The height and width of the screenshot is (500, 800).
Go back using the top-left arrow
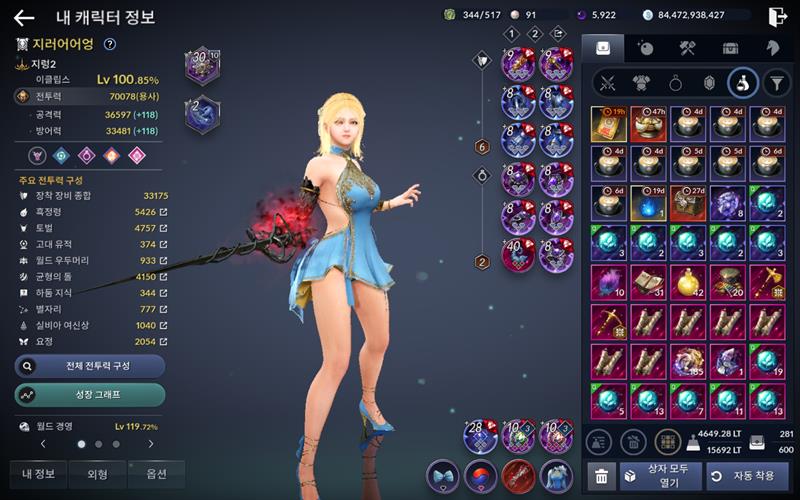pyautogui.click(x=24, y=17)
